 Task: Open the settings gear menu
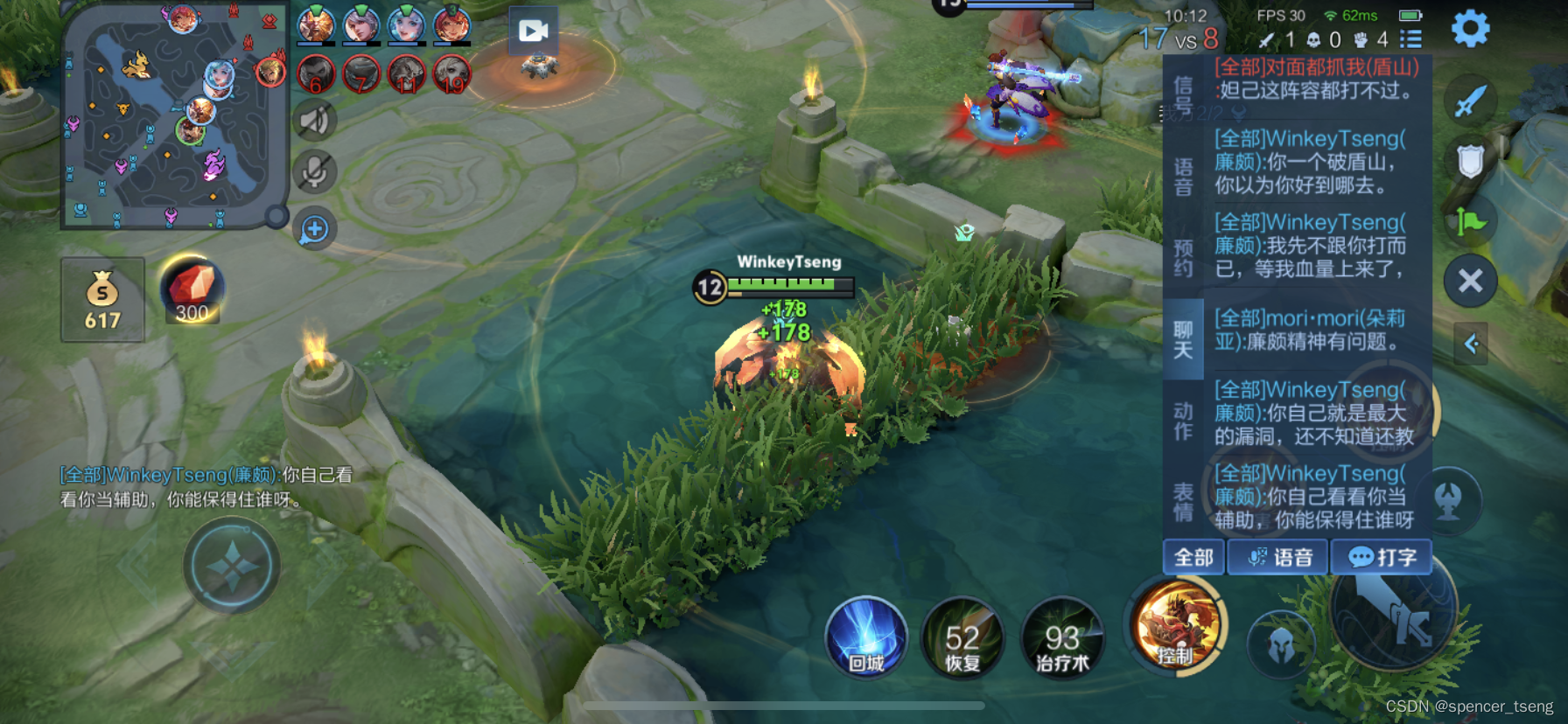1470,29
